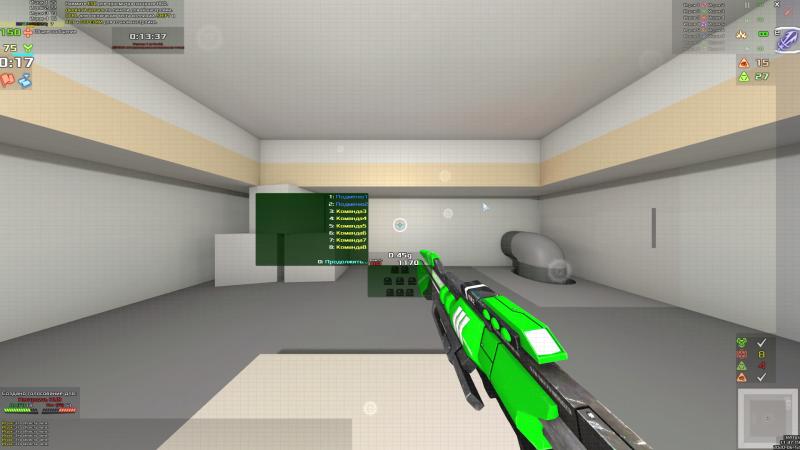The height and width of the screenshot is (450, 800).
Task: Choose menu option Команда3
Action: tap(349, 211)
